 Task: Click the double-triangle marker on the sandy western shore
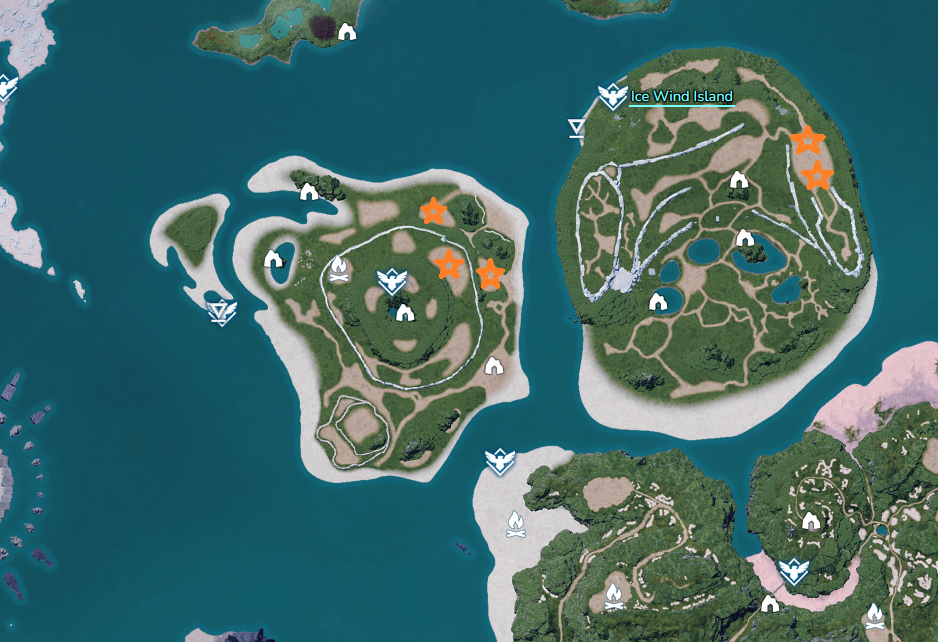pyautogui.click(x=220, y=313)
